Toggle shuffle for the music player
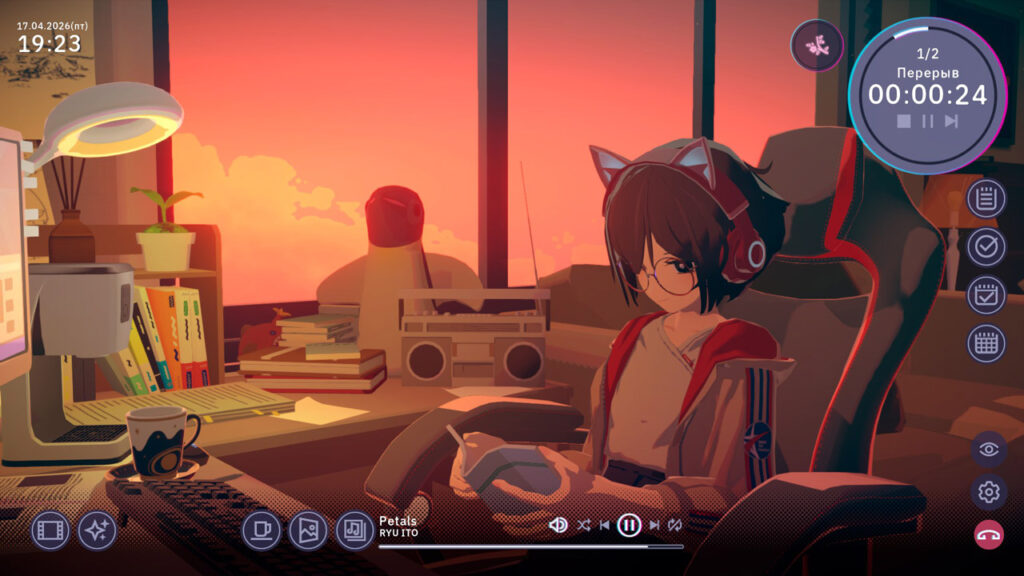The width and height of the screenshot is (1024, 576). pyautogui.click(x=584, y=525)
